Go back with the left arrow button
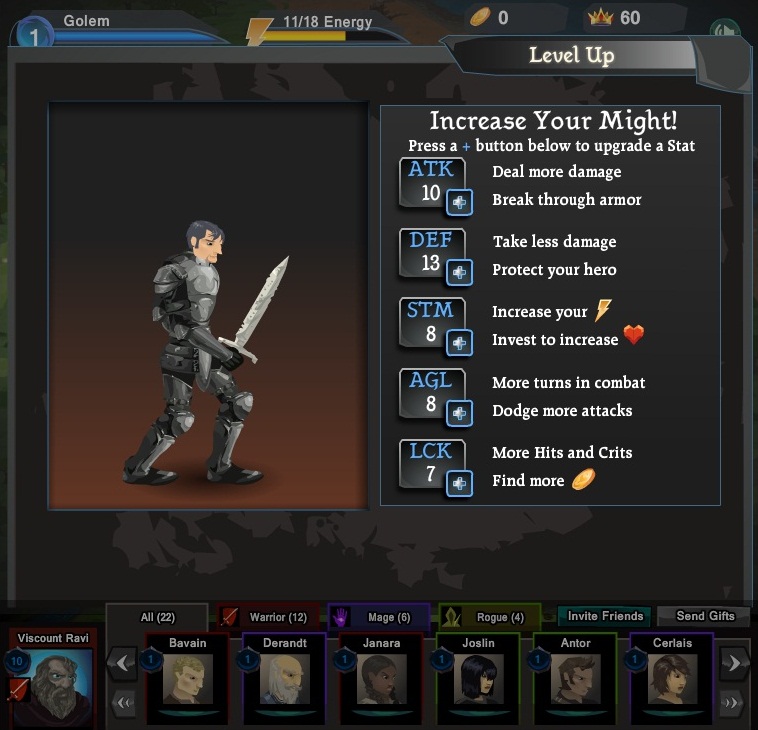758x730 pixels. 122,662
